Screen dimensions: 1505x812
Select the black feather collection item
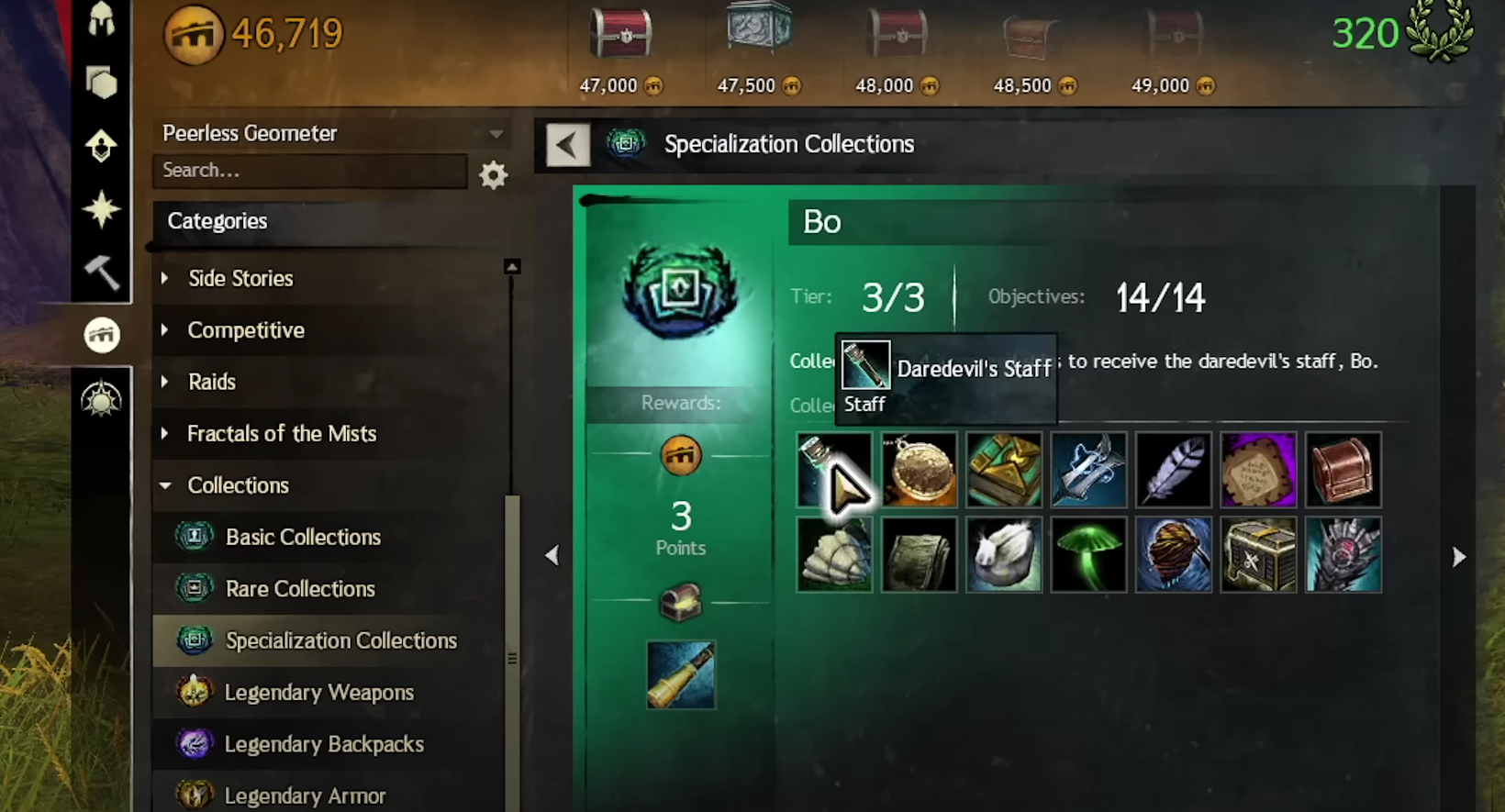tap(1173, 470)
